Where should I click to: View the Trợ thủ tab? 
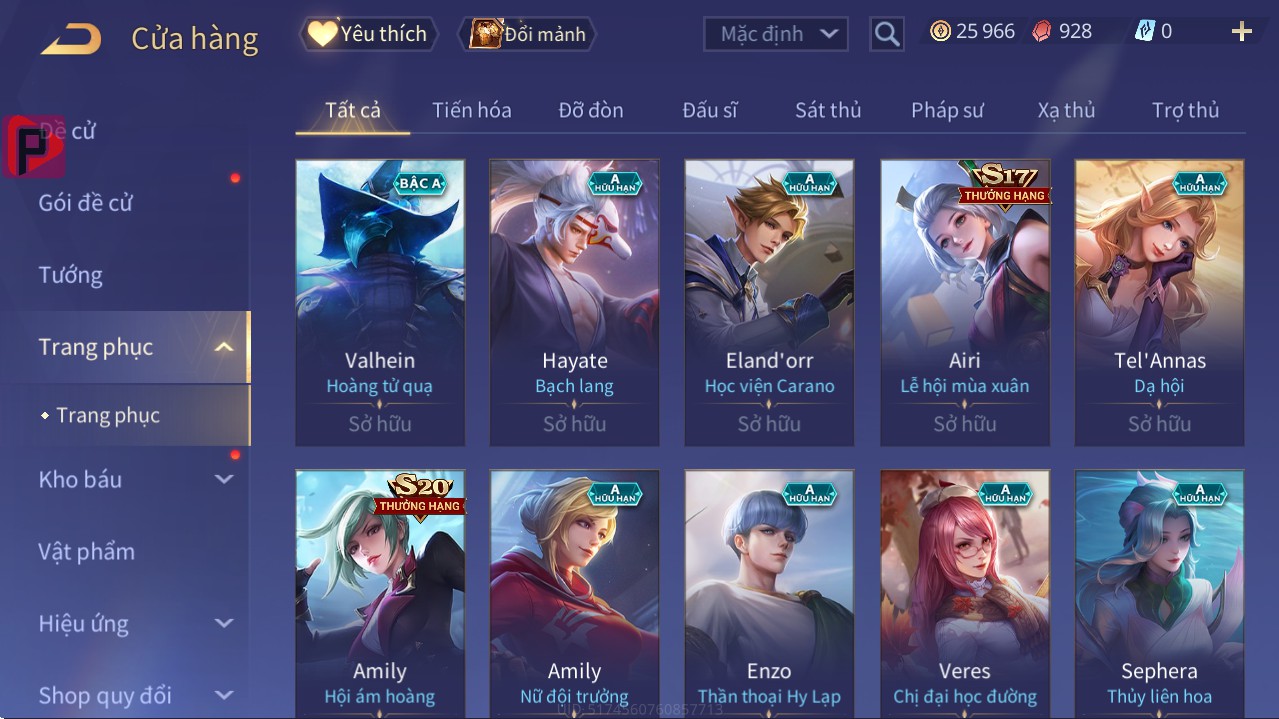point(1185,110)
